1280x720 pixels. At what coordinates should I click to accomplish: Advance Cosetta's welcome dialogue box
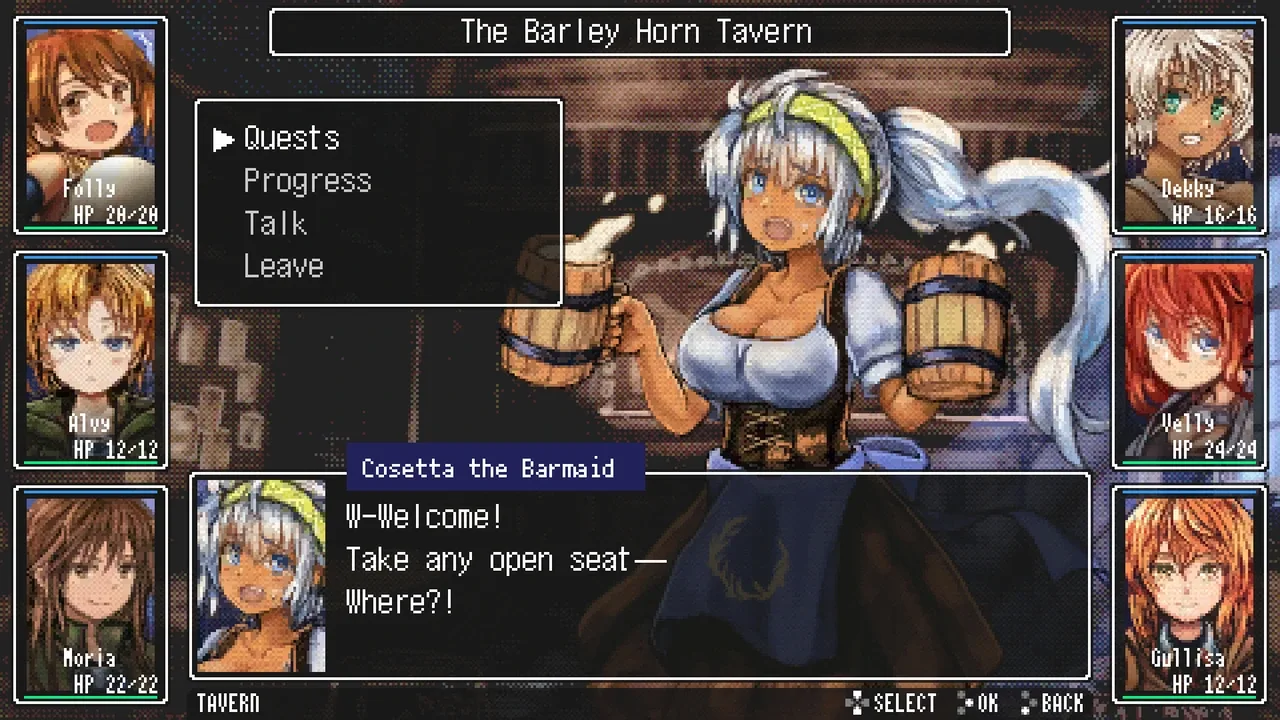700,580
